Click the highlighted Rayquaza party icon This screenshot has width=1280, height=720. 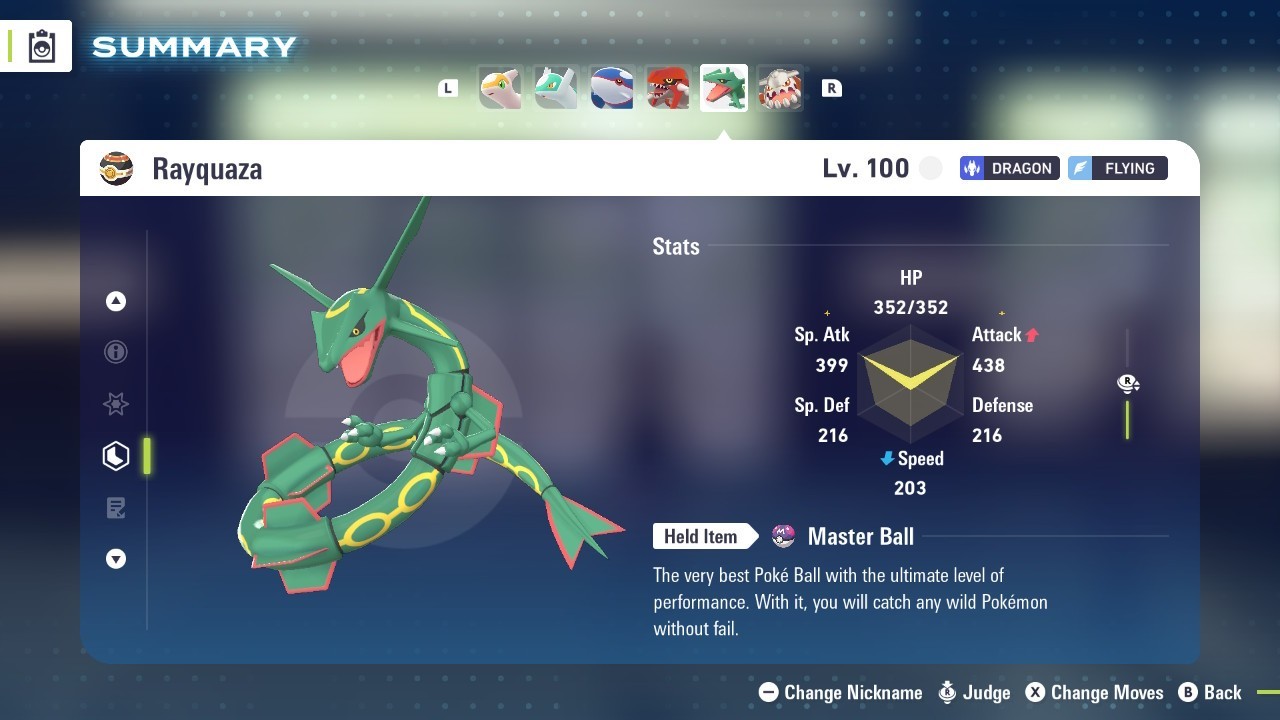coord(723,88)
